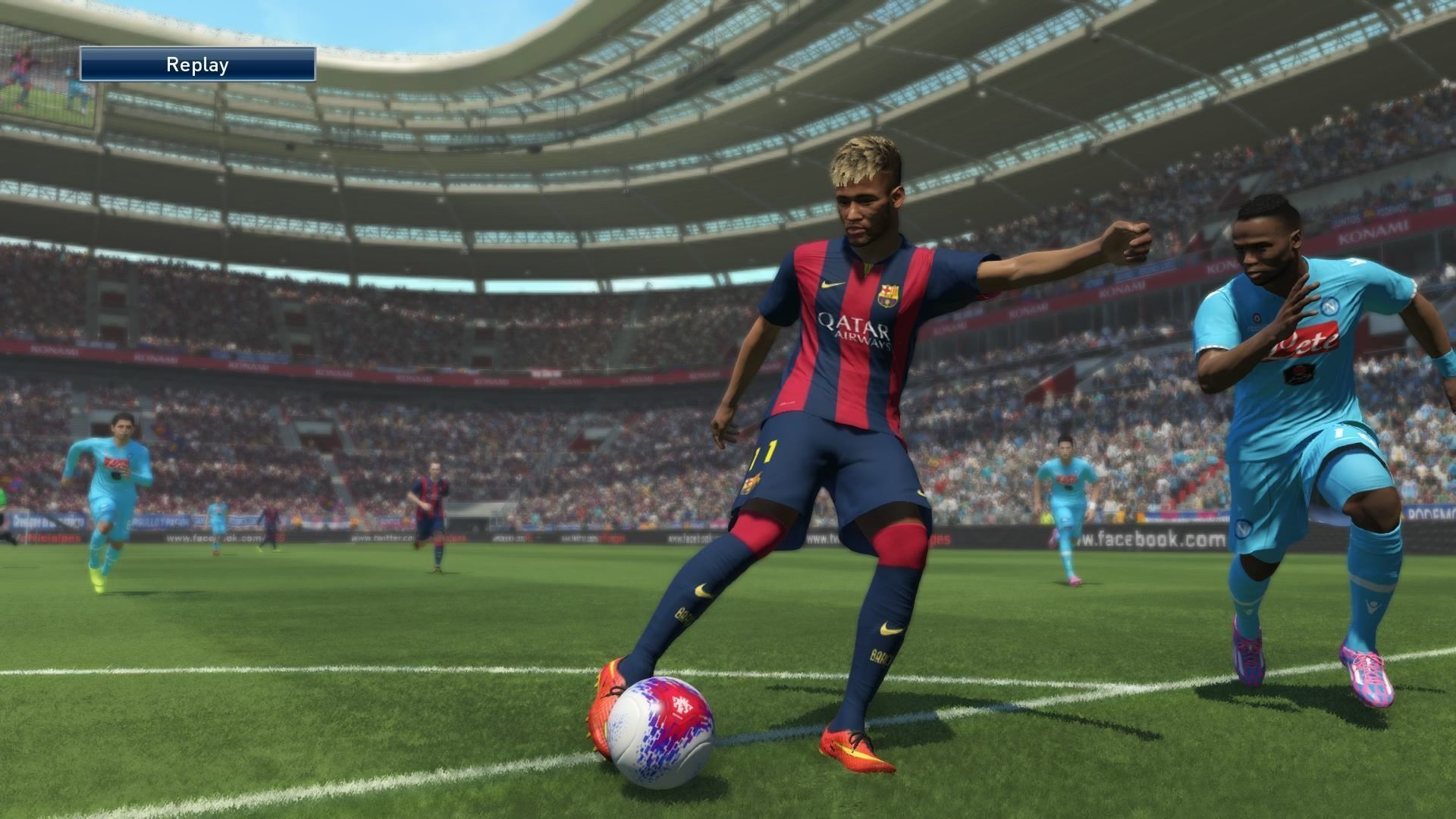The image size is (1456, 819).
Task: Click the Replay banner label
Action: [197, 64]
